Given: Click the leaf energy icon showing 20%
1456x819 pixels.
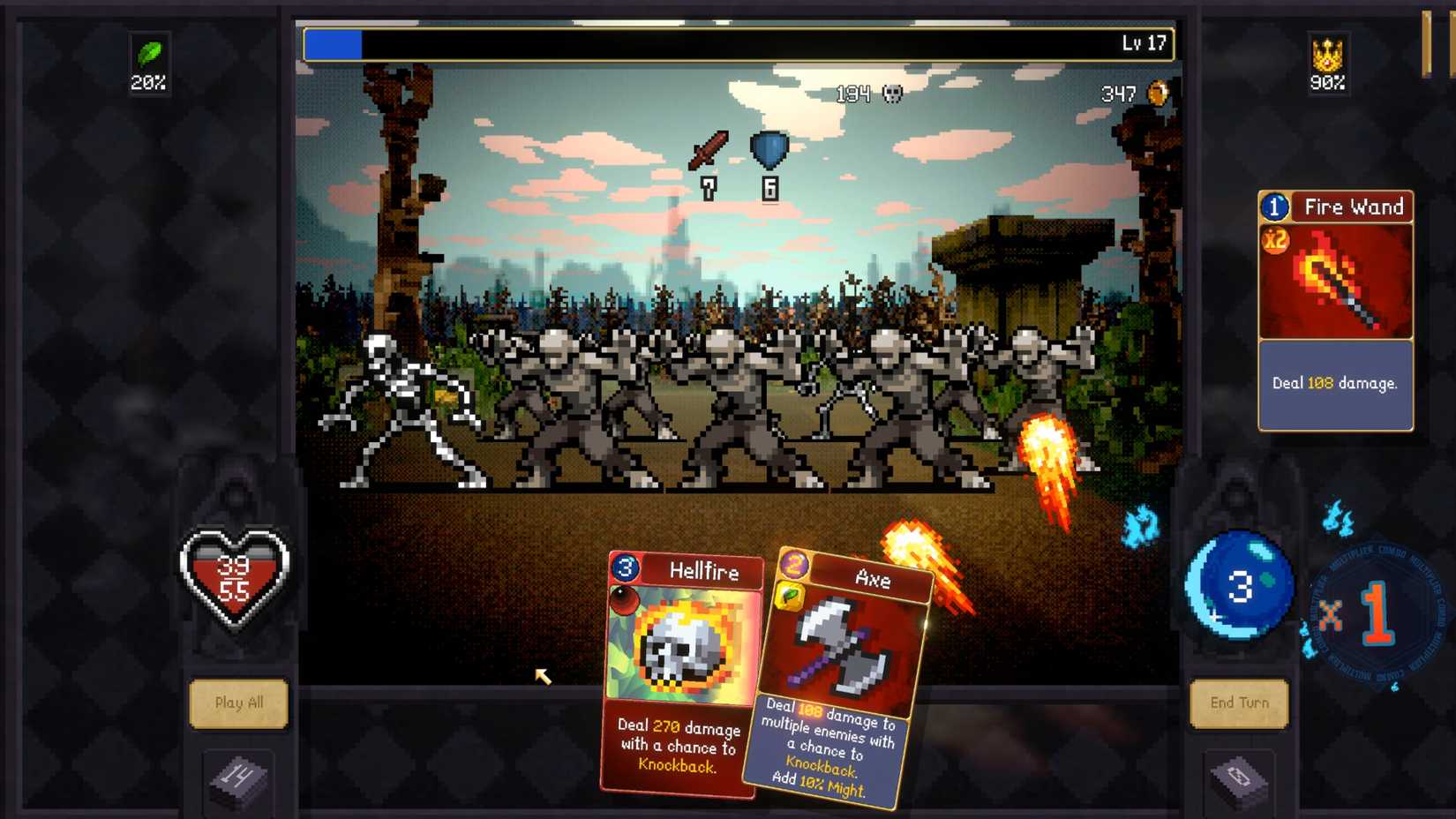Looking at the screenshot, I should click(148, 62).
